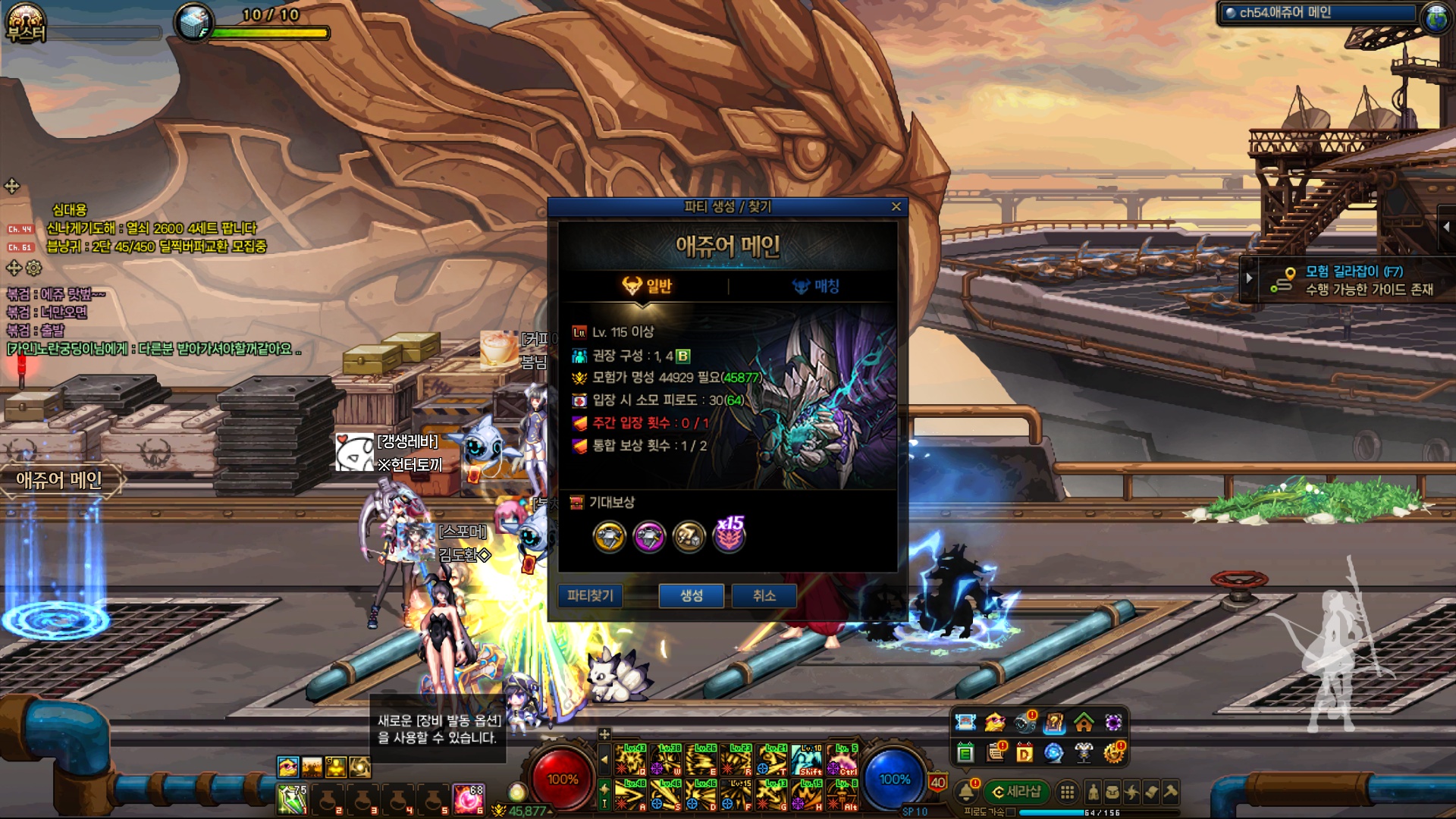
Task: Open the question mark book icon
Action: [1054, 723]
